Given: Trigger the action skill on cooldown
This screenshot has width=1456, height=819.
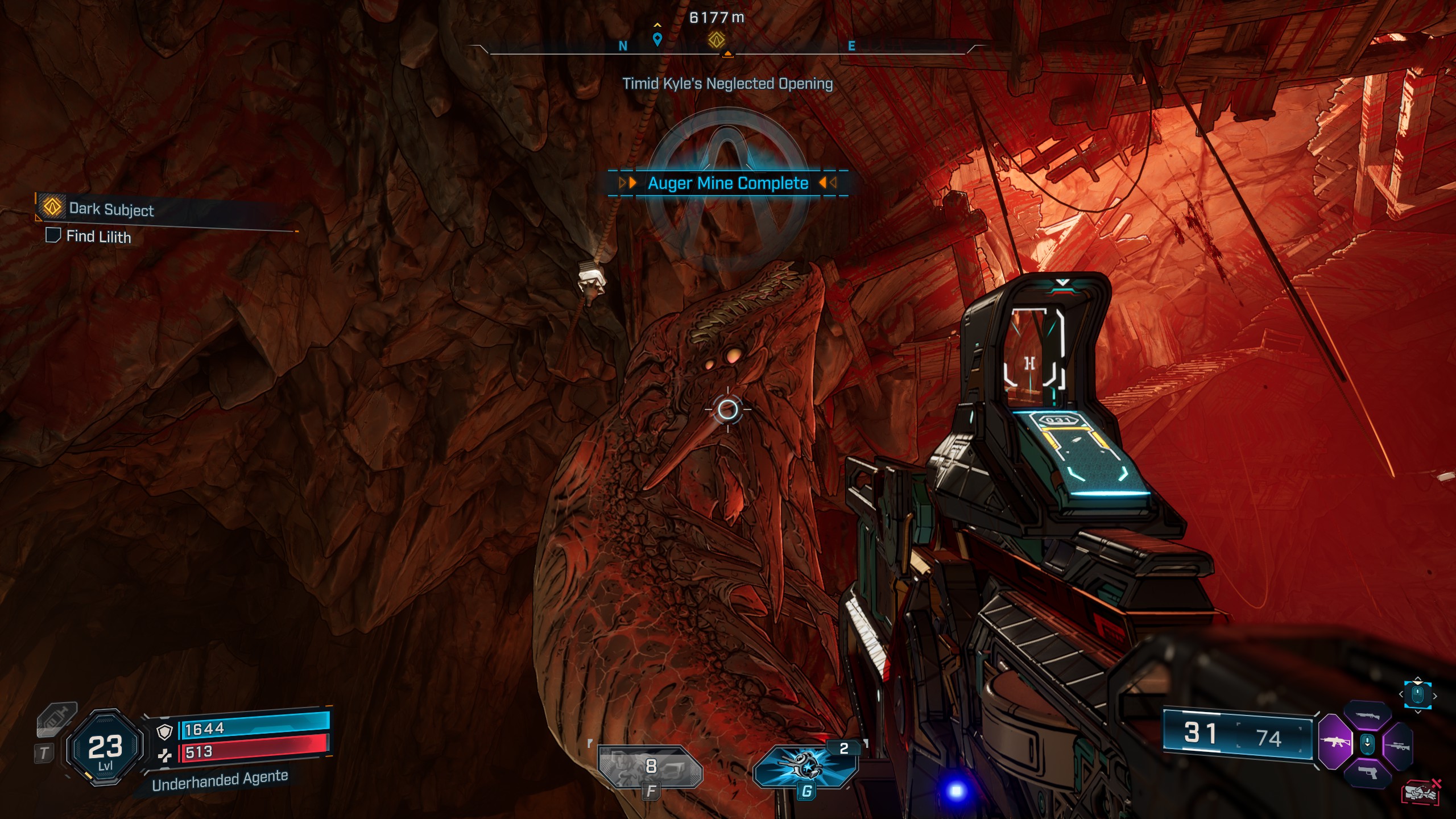Looking at the screenshot, I should 651,767.
